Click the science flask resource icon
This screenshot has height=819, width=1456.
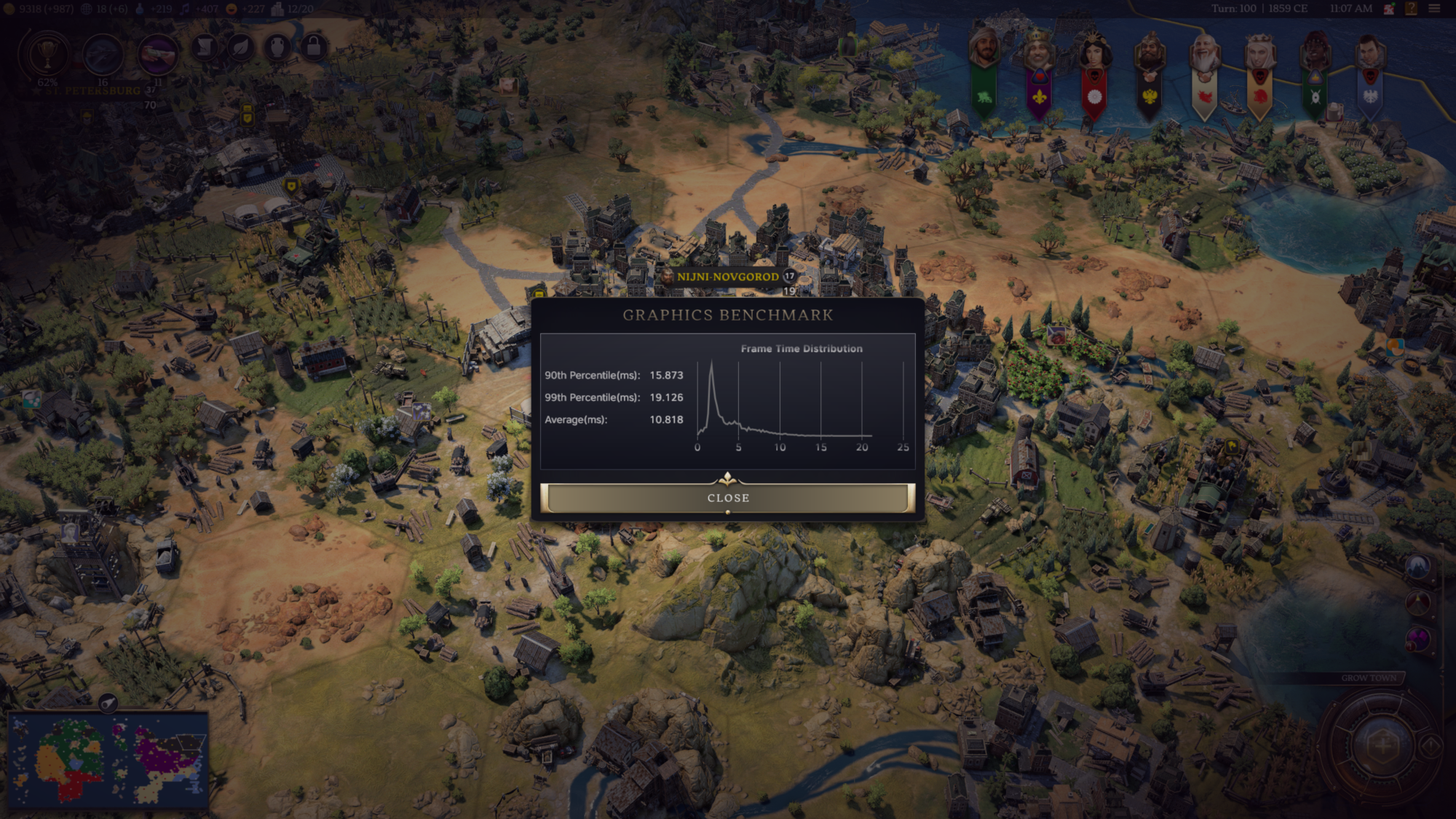click(x=141, y=9)
